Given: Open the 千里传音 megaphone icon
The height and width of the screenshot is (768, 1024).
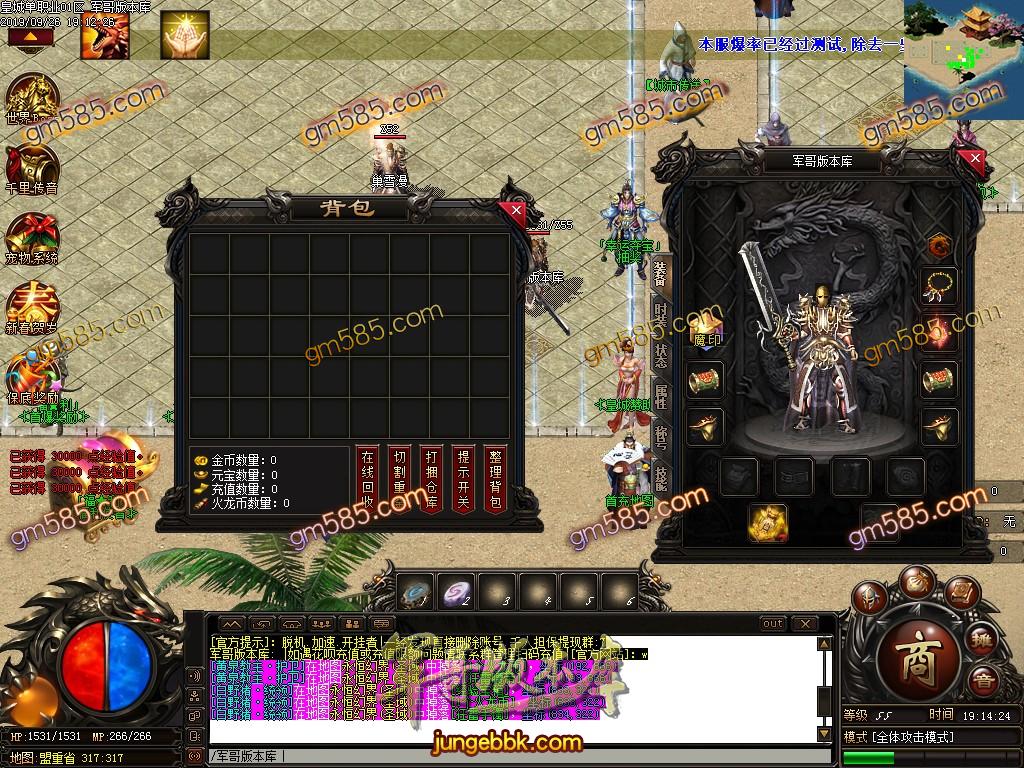Looking at the screenshot, I should click(31, 170).
